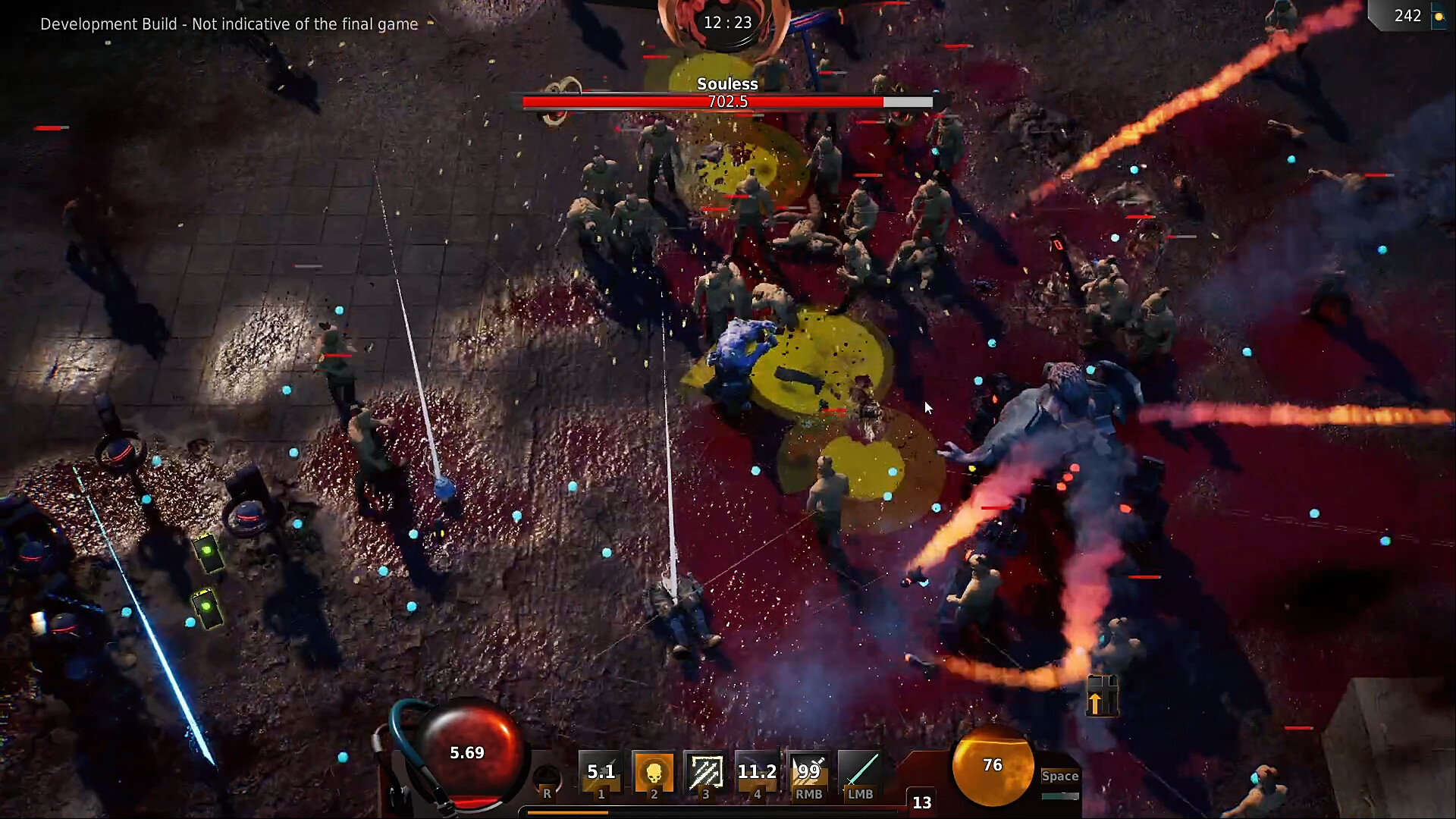Activate the skull ability in slot 2
The image size is (1456, 819).
coord(653,773)
